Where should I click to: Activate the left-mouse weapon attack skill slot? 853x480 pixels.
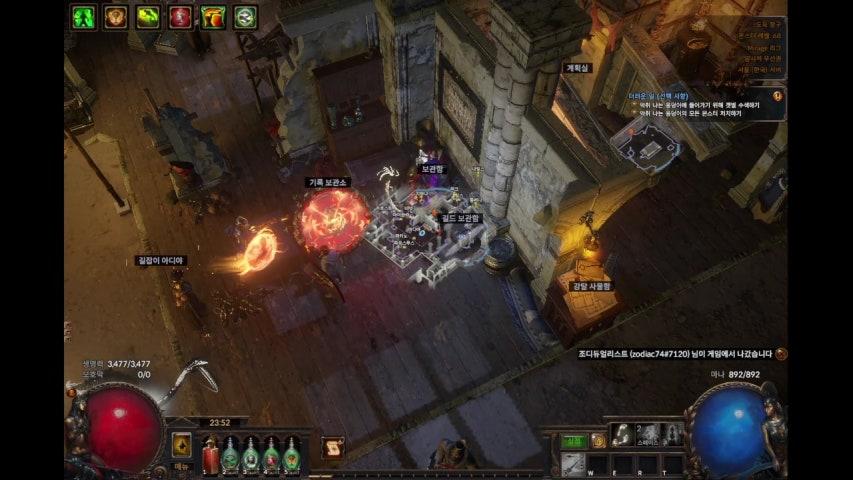click(573, 463)
